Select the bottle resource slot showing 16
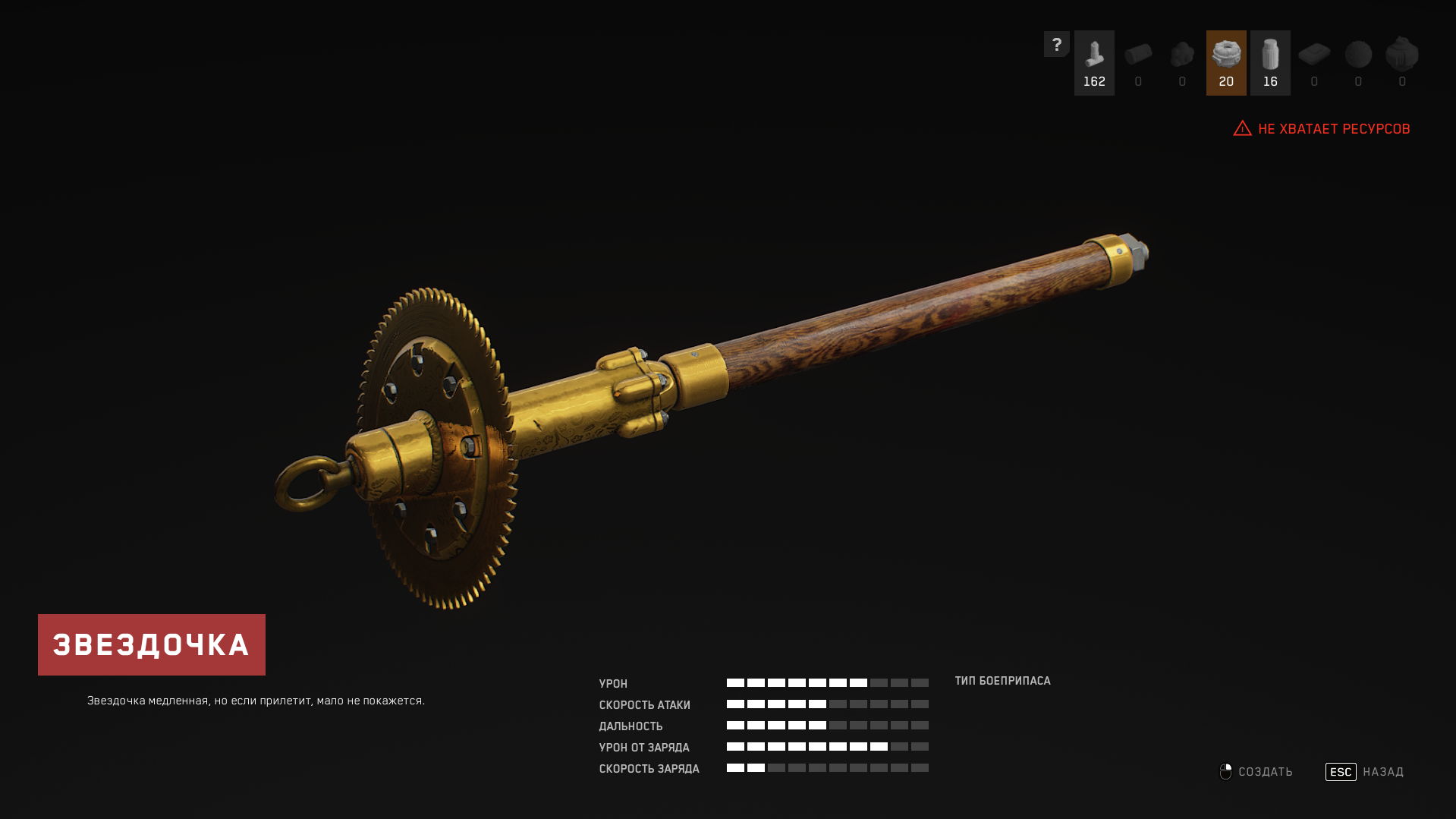 coord(1270,63)
